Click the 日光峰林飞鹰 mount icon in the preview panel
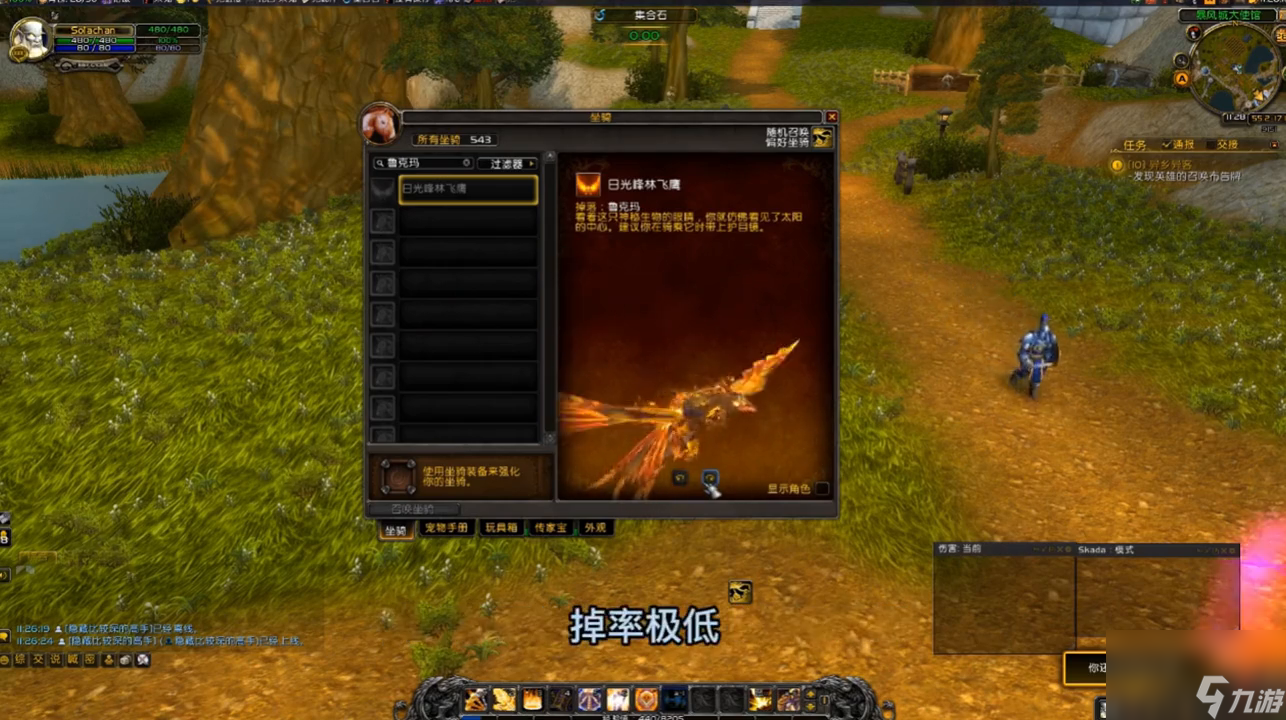Viewport: 1286px width, 720px height. [x=587, y=186]
